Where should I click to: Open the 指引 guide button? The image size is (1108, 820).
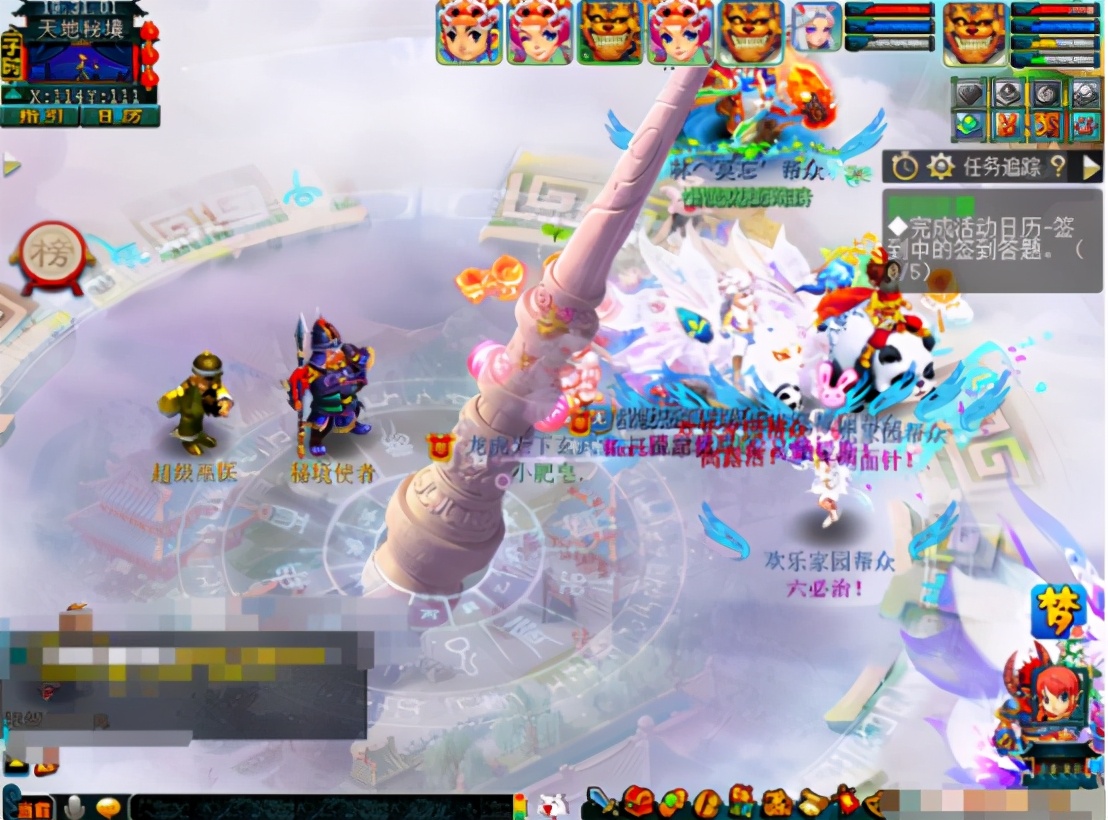click(42, 115)
